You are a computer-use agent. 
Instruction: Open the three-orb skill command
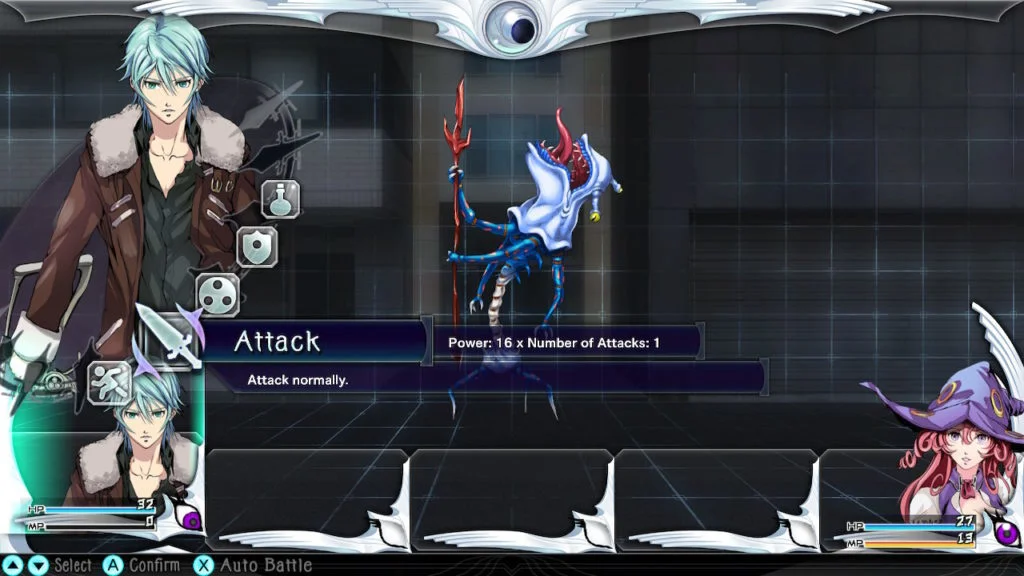coord(217,294)
